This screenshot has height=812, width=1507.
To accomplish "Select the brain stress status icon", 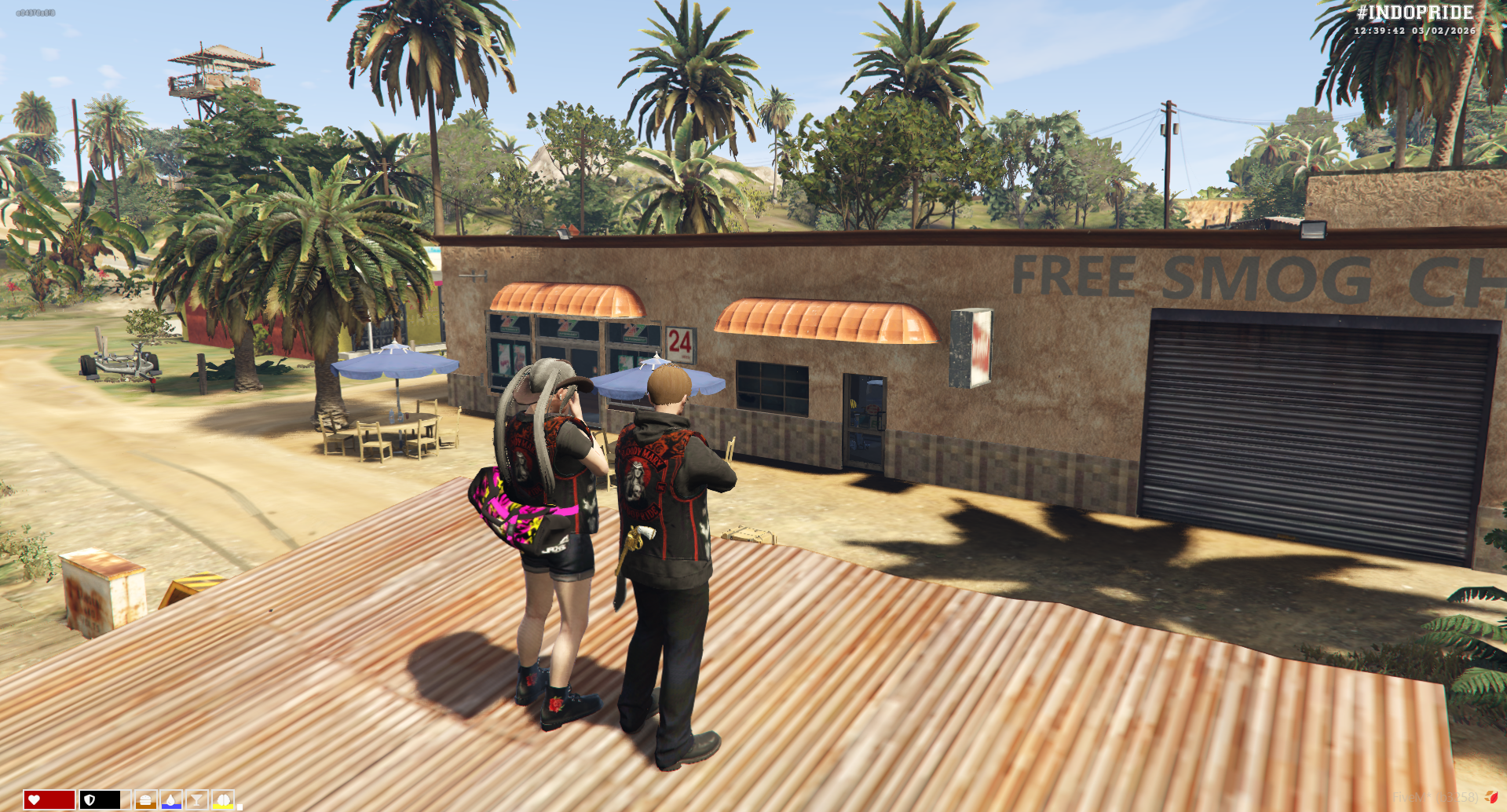I will click(223, 799).
